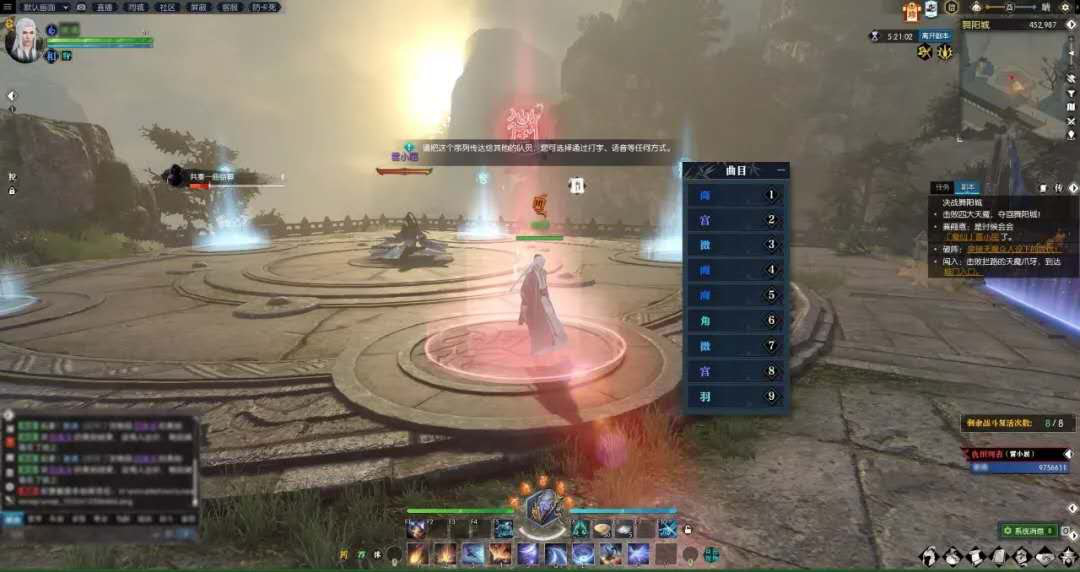This screenshot has height=572, width=1080.
Task: Open the 社区 community button
Action: tap(167, 7)
